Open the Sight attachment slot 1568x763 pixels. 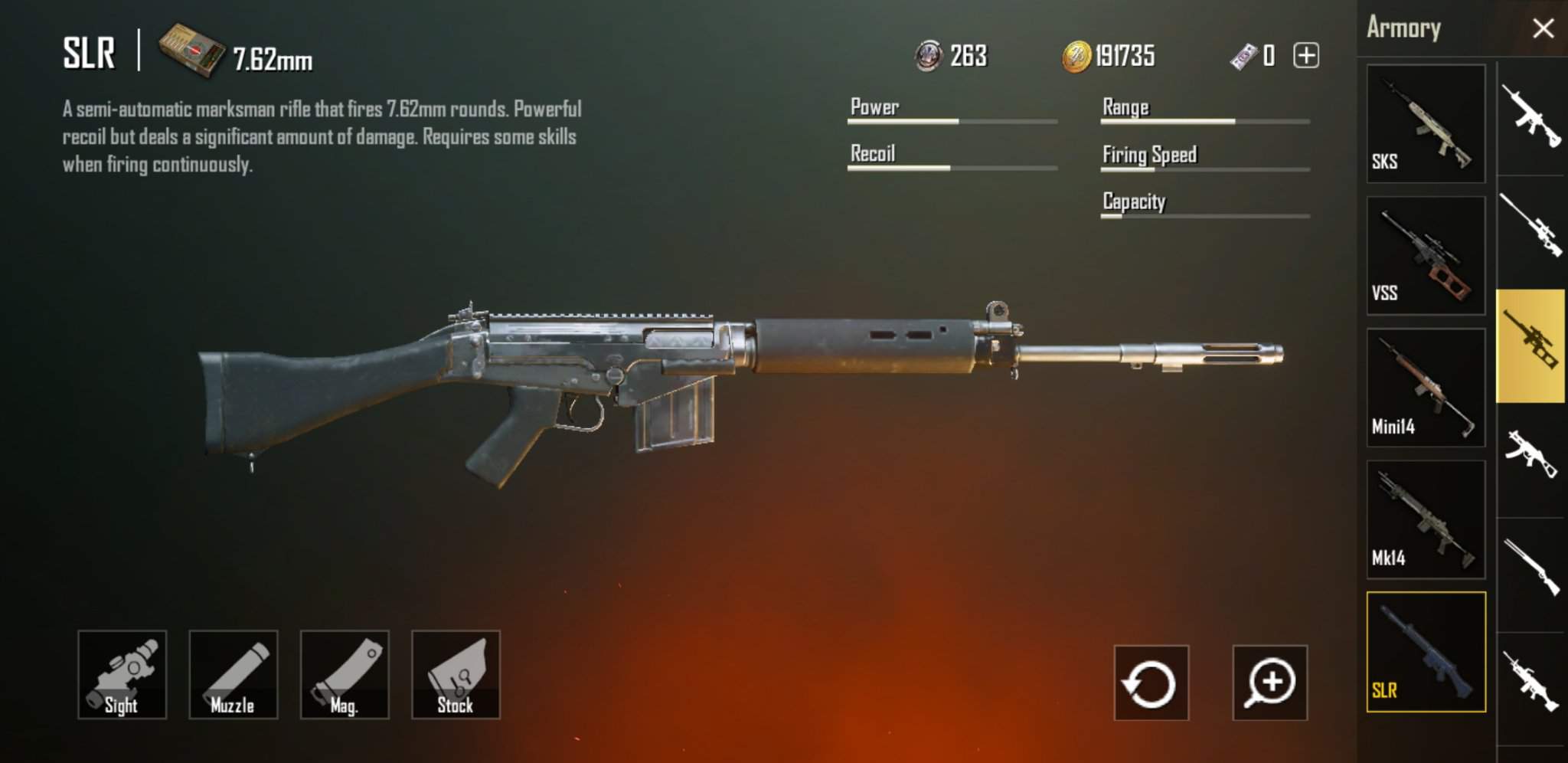pyautogui.click(x=122, y=674)
